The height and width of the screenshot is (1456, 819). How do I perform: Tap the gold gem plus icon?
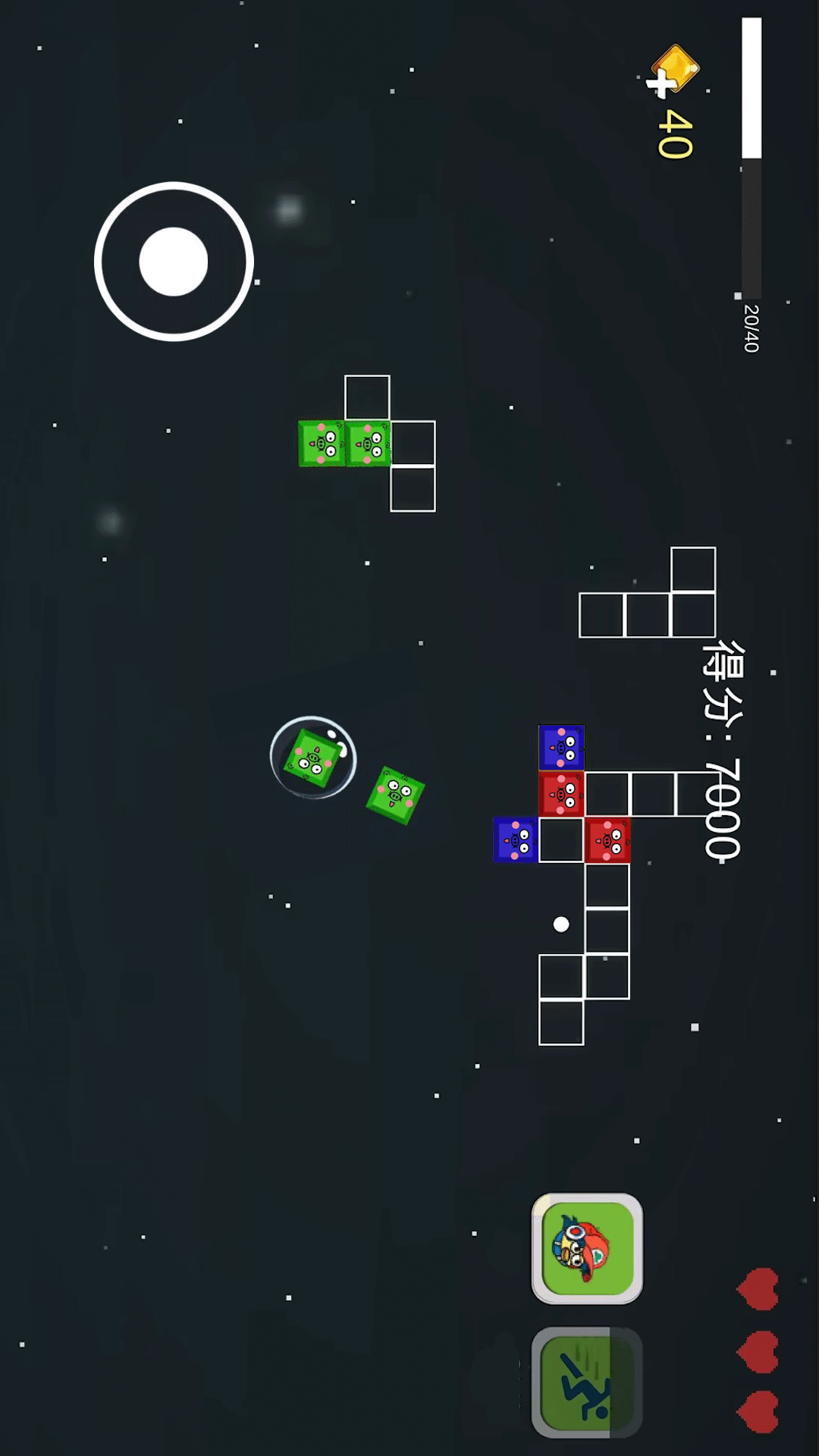point(671,72)
